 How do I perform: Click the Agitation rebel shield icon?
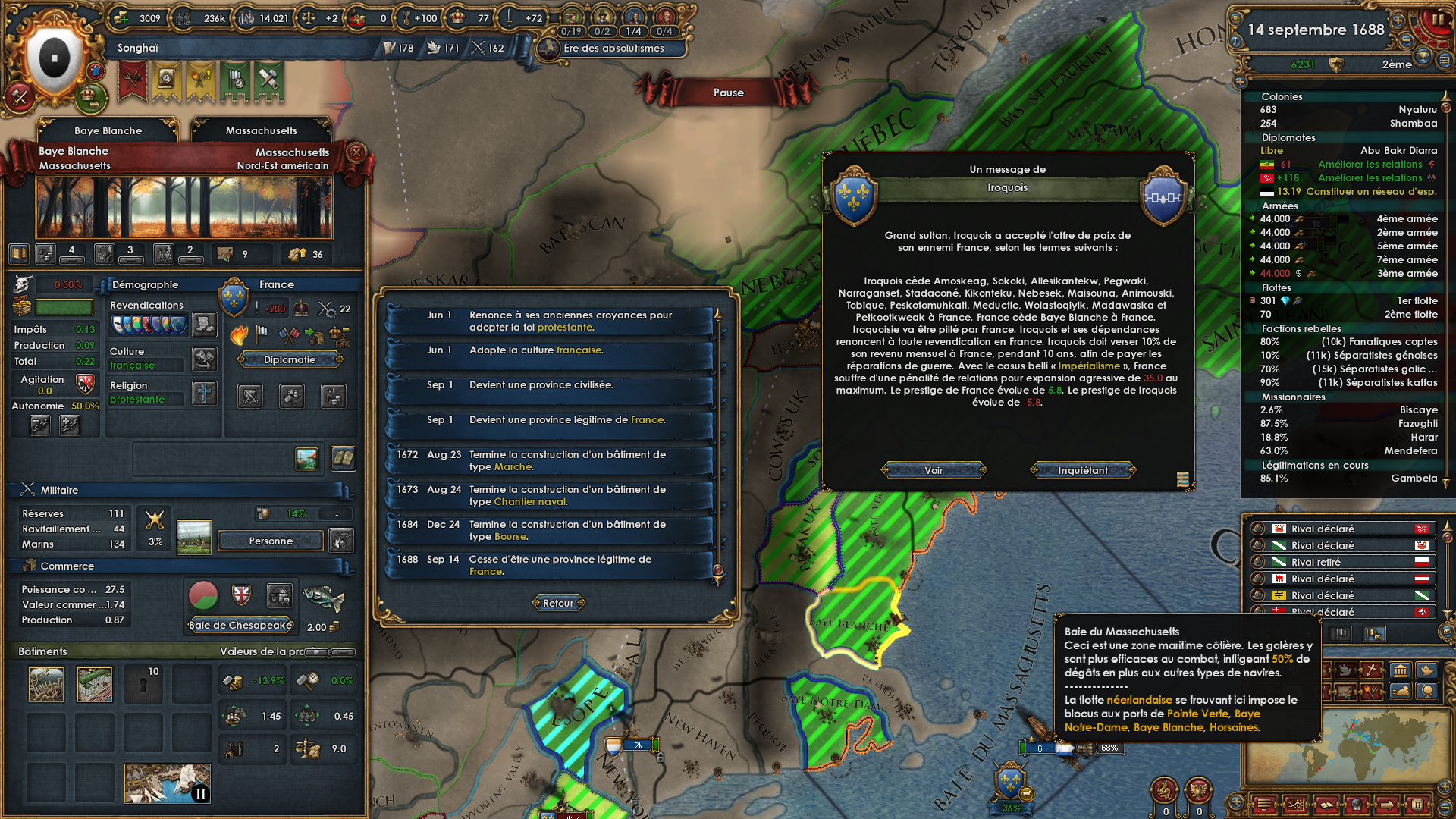coord(83,383)
